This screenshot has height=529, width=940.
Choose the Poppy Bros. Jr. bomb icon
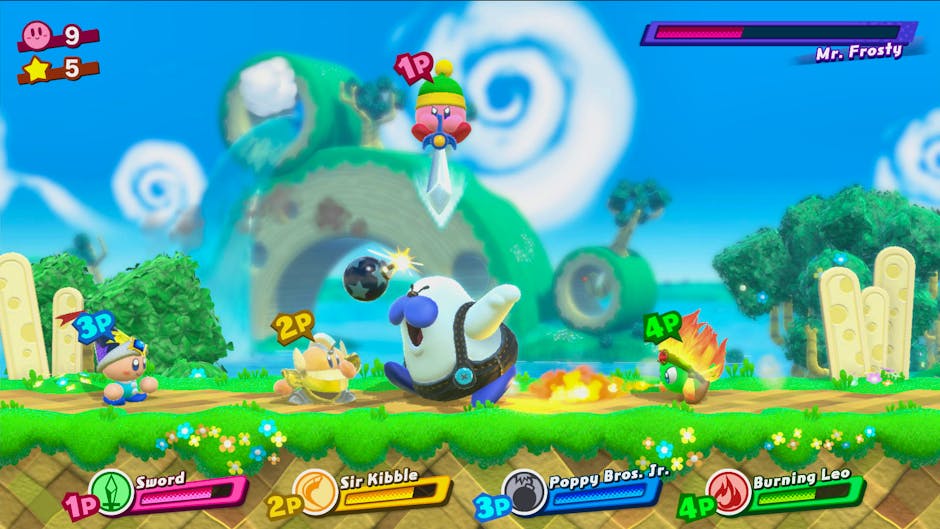click(523, 492)
